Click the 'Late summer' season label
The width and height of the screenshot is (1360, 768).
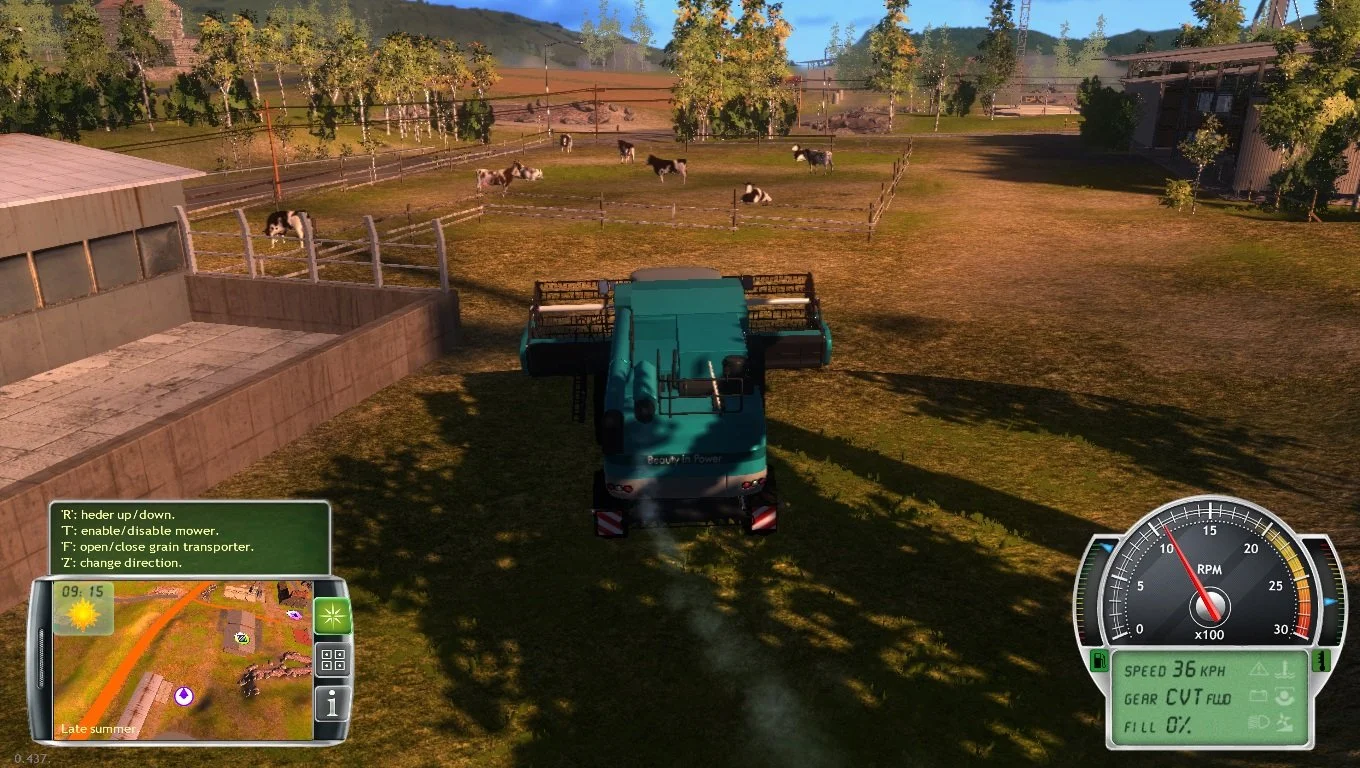click(99, 728)
